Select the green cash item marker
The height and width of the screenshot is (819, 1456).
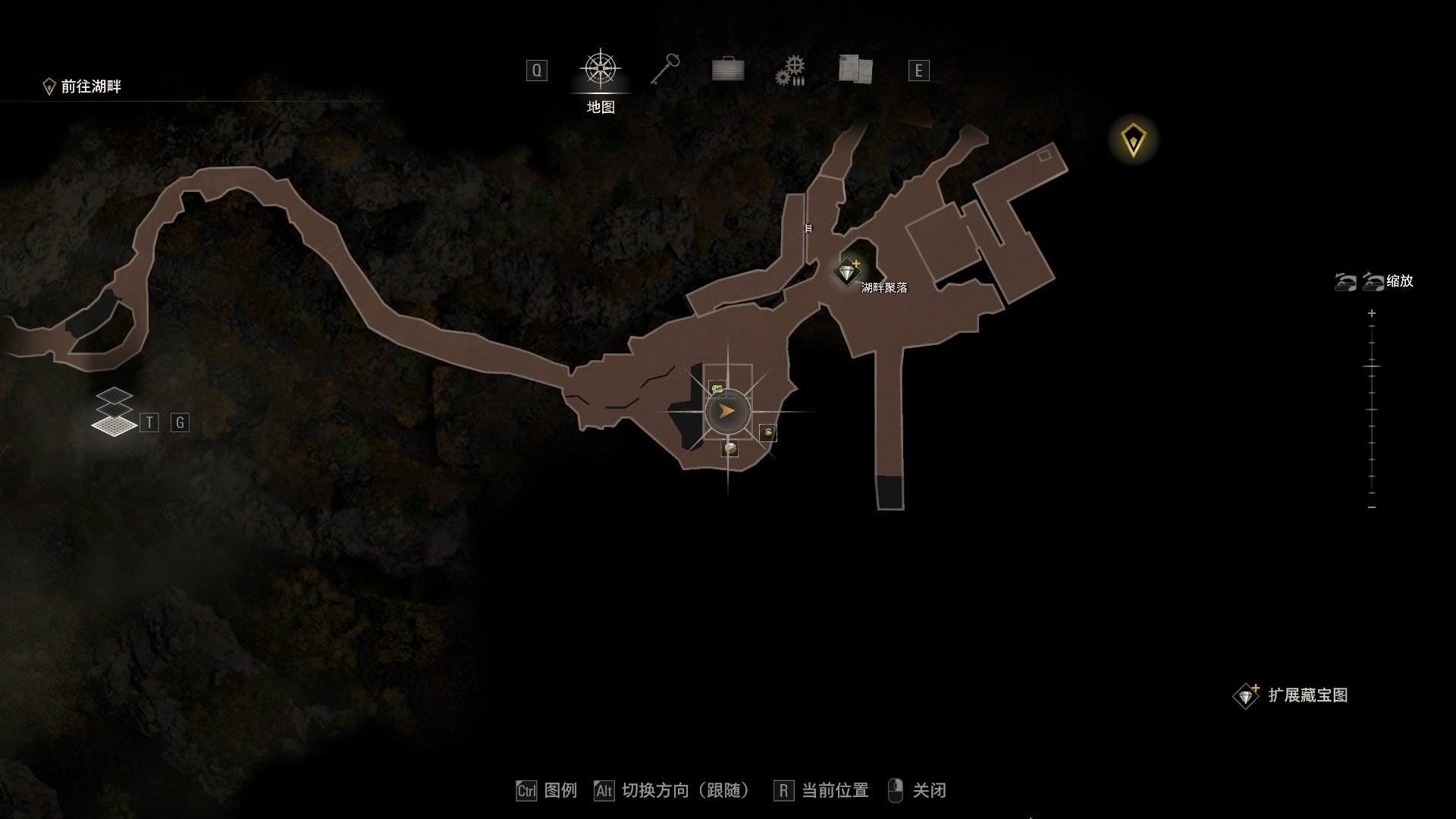click(x=717, y=388)
